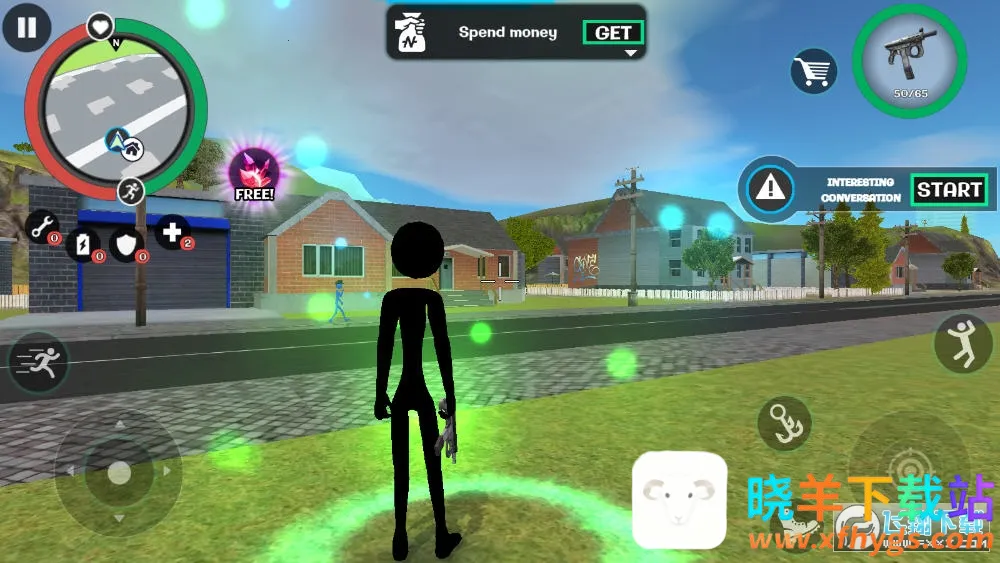Fire the grappling hook rope
Screen dimensions: 1000x563
pos(785,423)
